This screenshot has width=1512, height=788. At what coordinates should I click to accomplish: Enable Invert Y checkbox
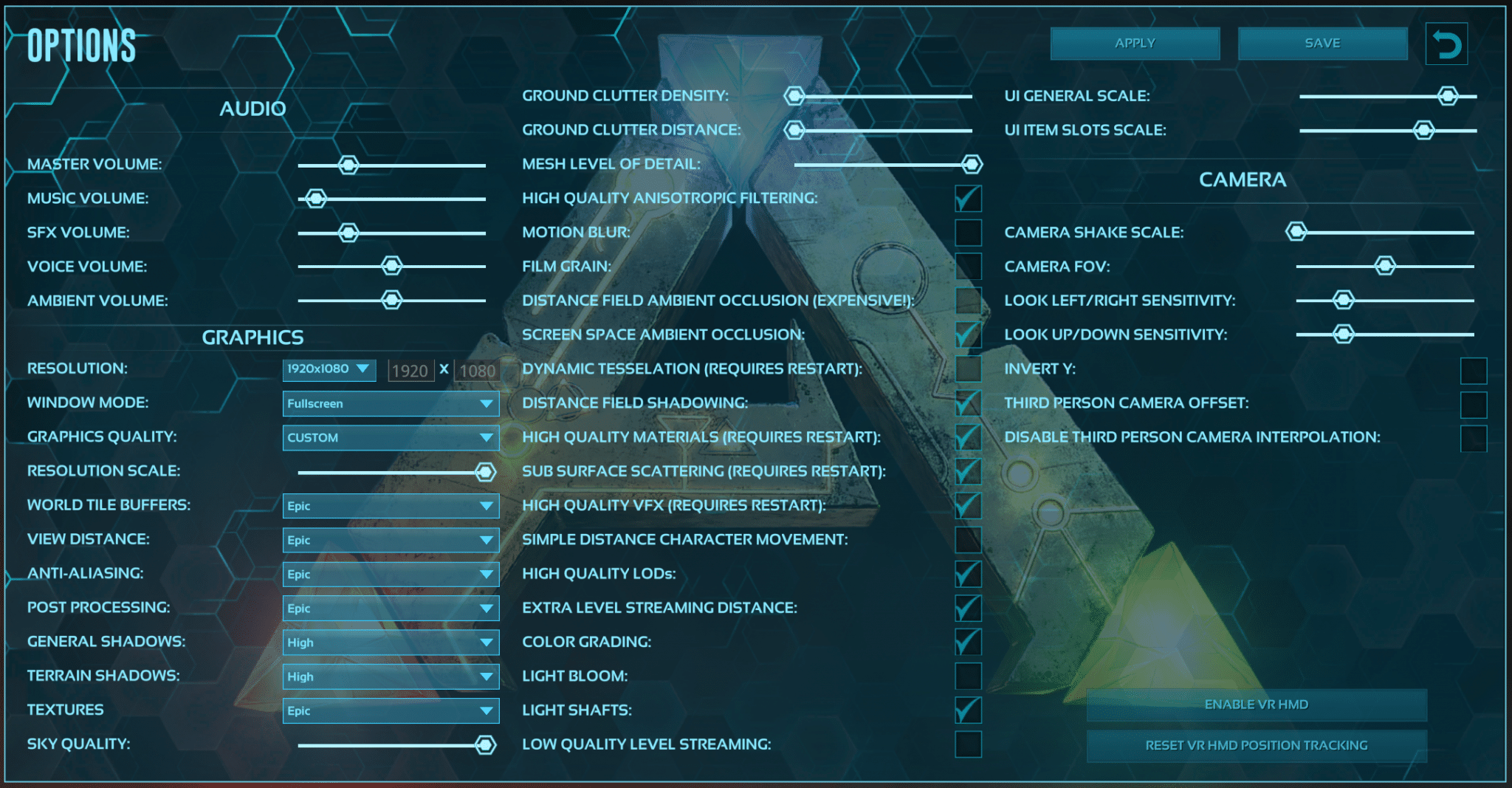click(x=1473, y=369)
